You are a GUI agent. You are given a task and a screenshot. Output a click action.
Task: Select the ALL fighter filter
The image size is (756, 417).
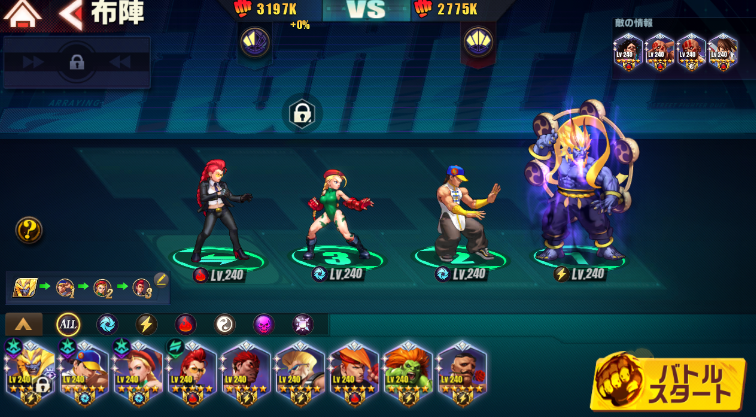click(x=68, y=324)
